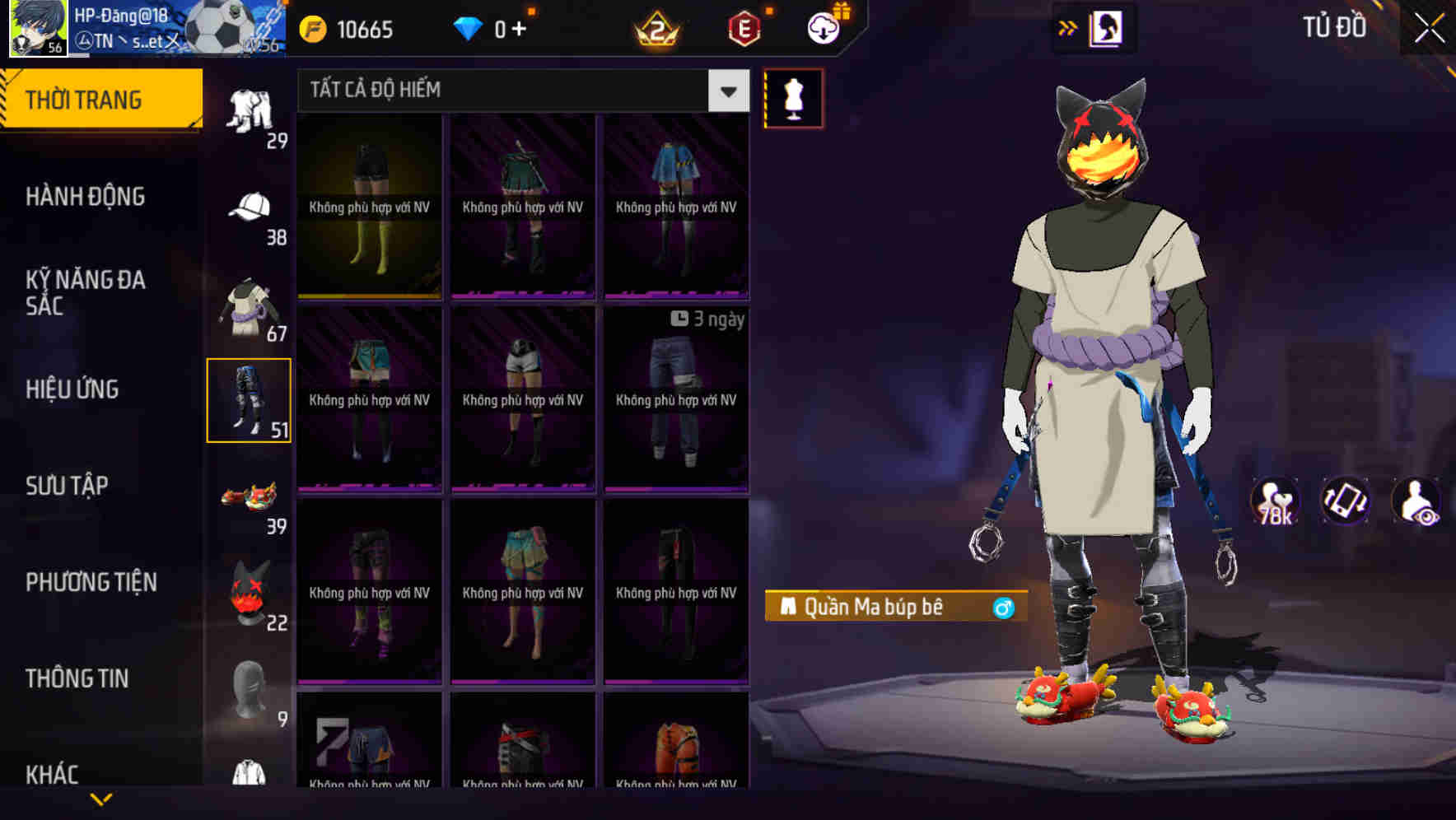This screenshot has width=1456, height=820.
Task: Click the red E badge icon
Action: point(742,29)
